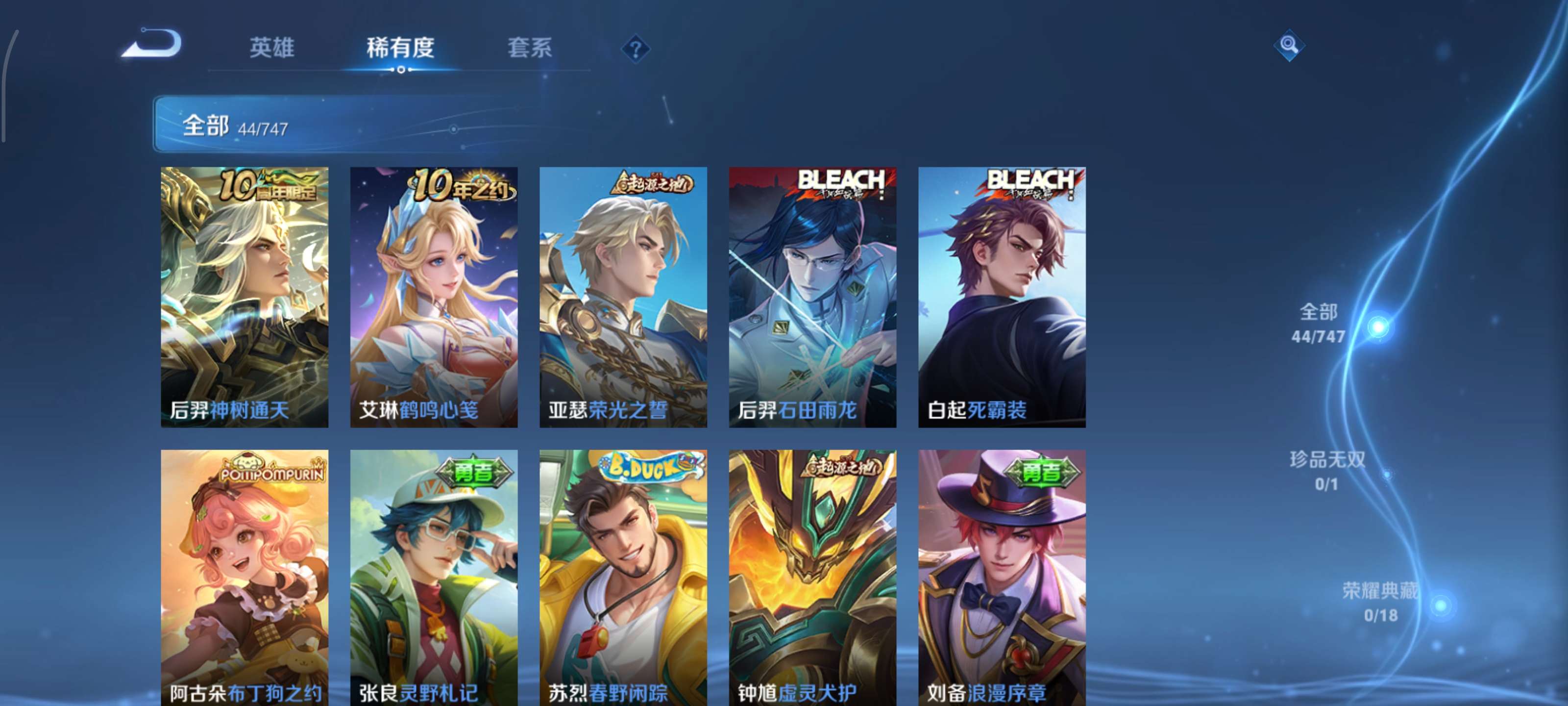The image size is (1568, 706).
Task: Click the page indicator dot under 稀有度
Action: tap(401, 70)
